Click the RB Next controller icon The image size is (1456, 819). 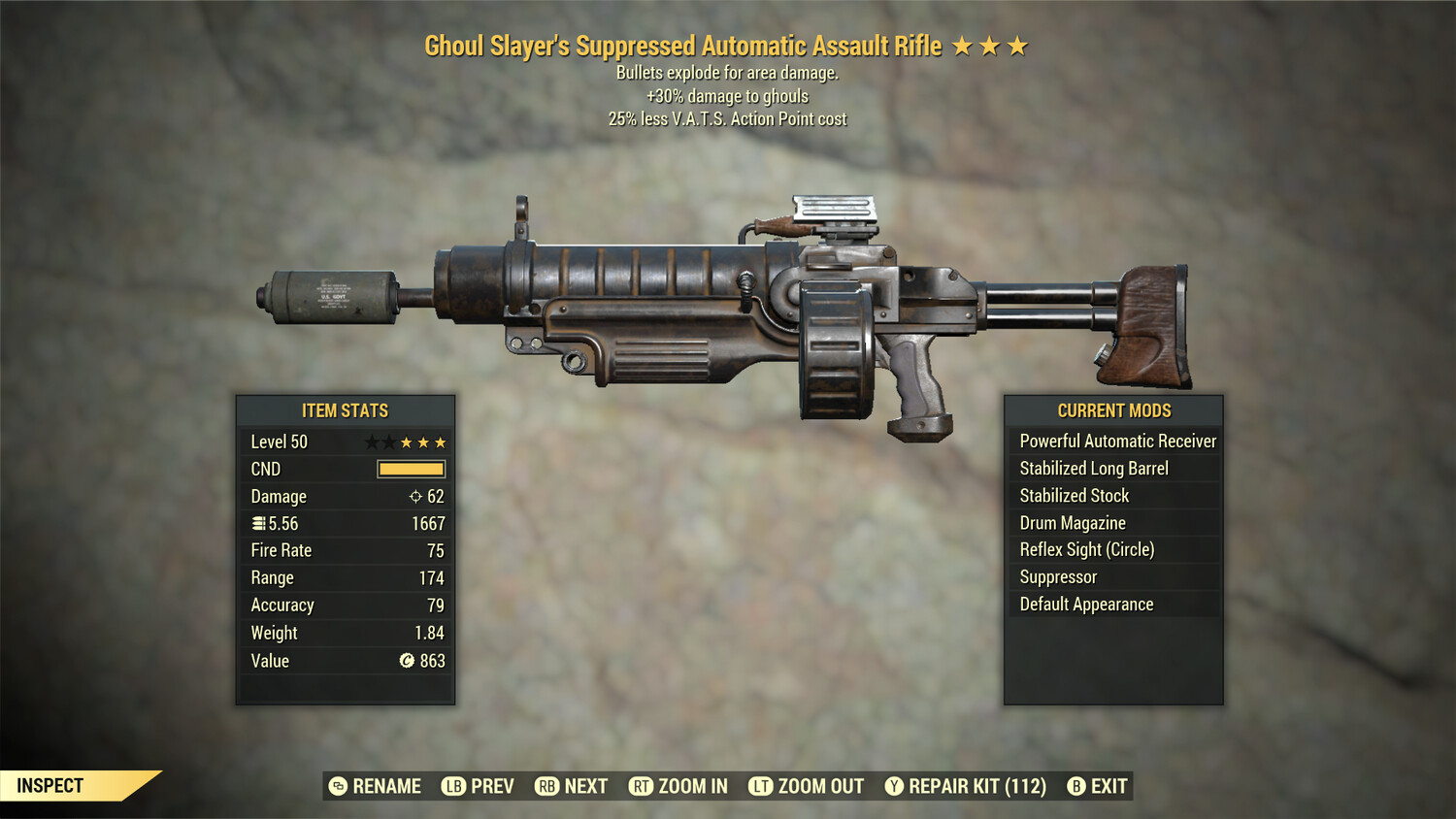click(x=546, y=786)
